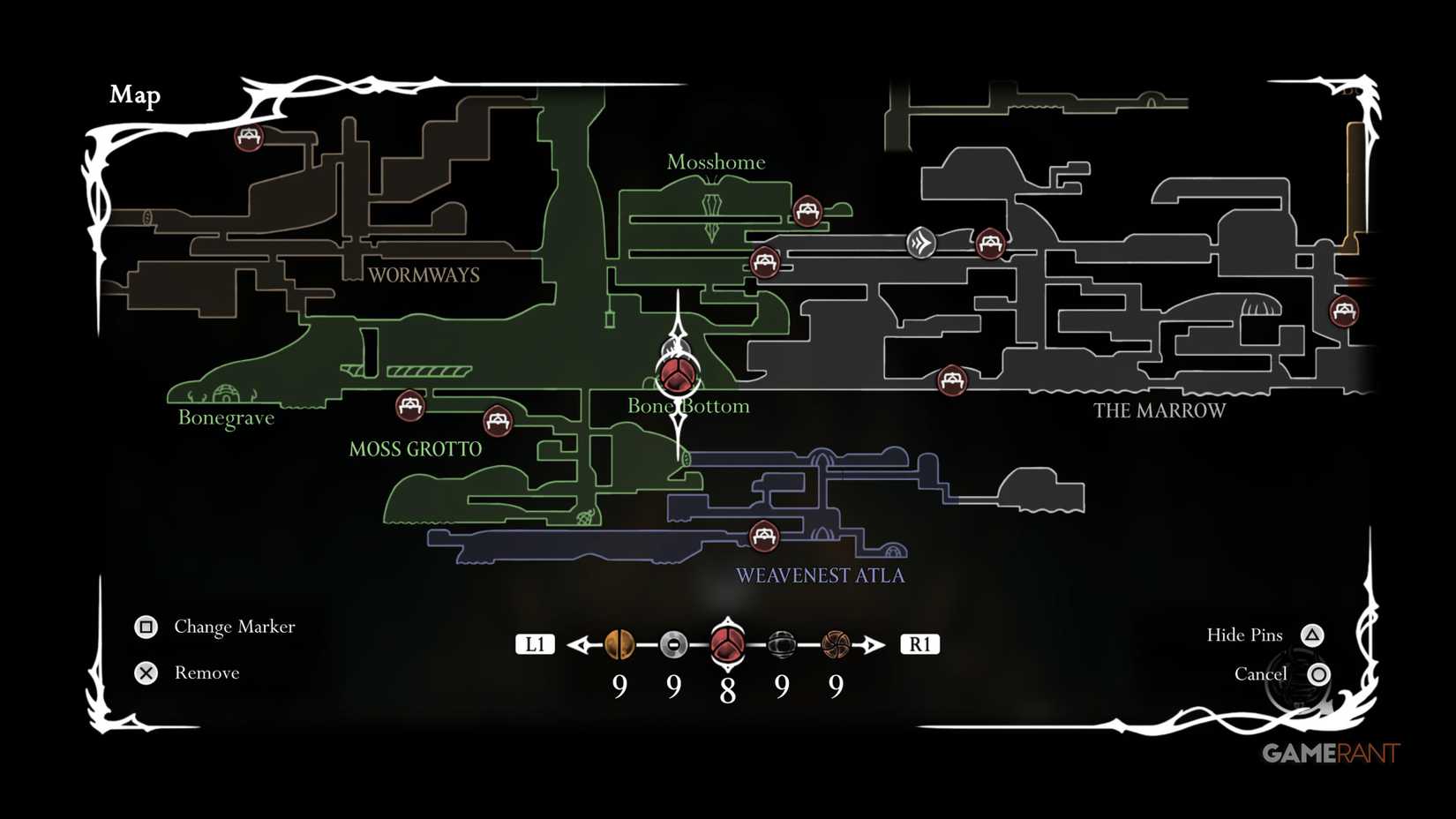Click the bench pin at Weavenest Atla

coord(763,534)
